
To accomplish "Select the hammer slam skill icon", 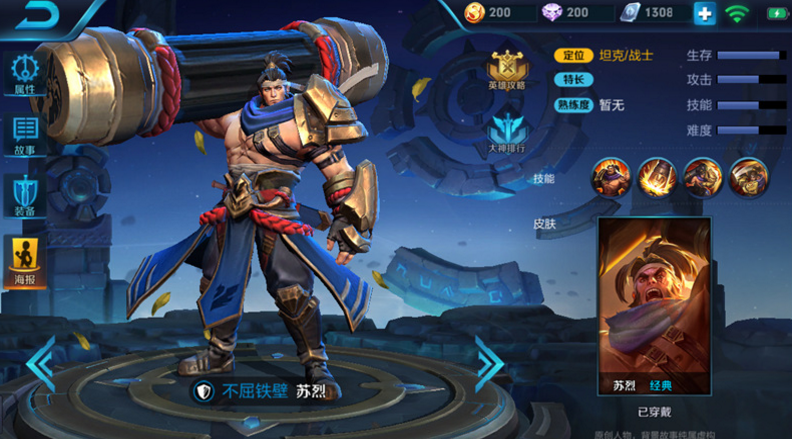I will 657,177.
